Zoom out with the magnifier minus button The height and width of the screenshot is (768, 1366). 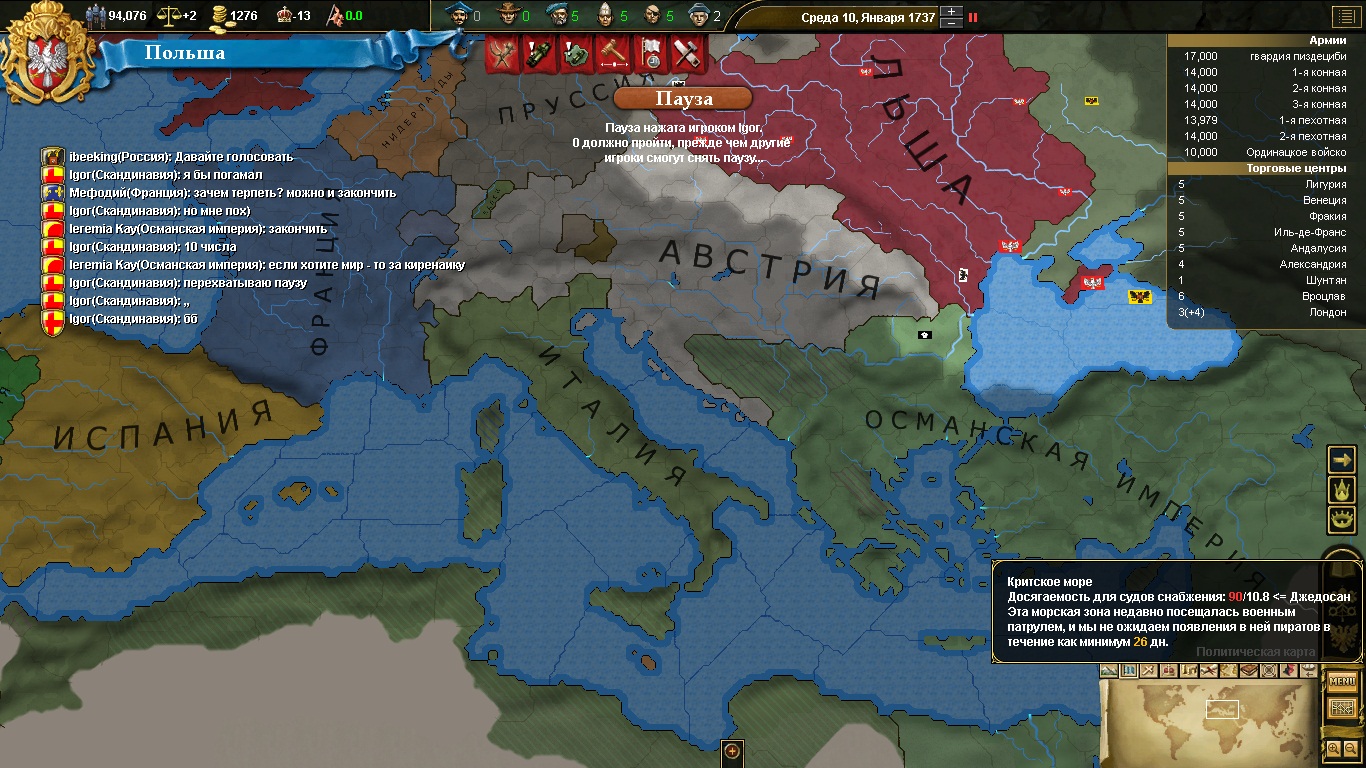click(x=1351, y=748)
